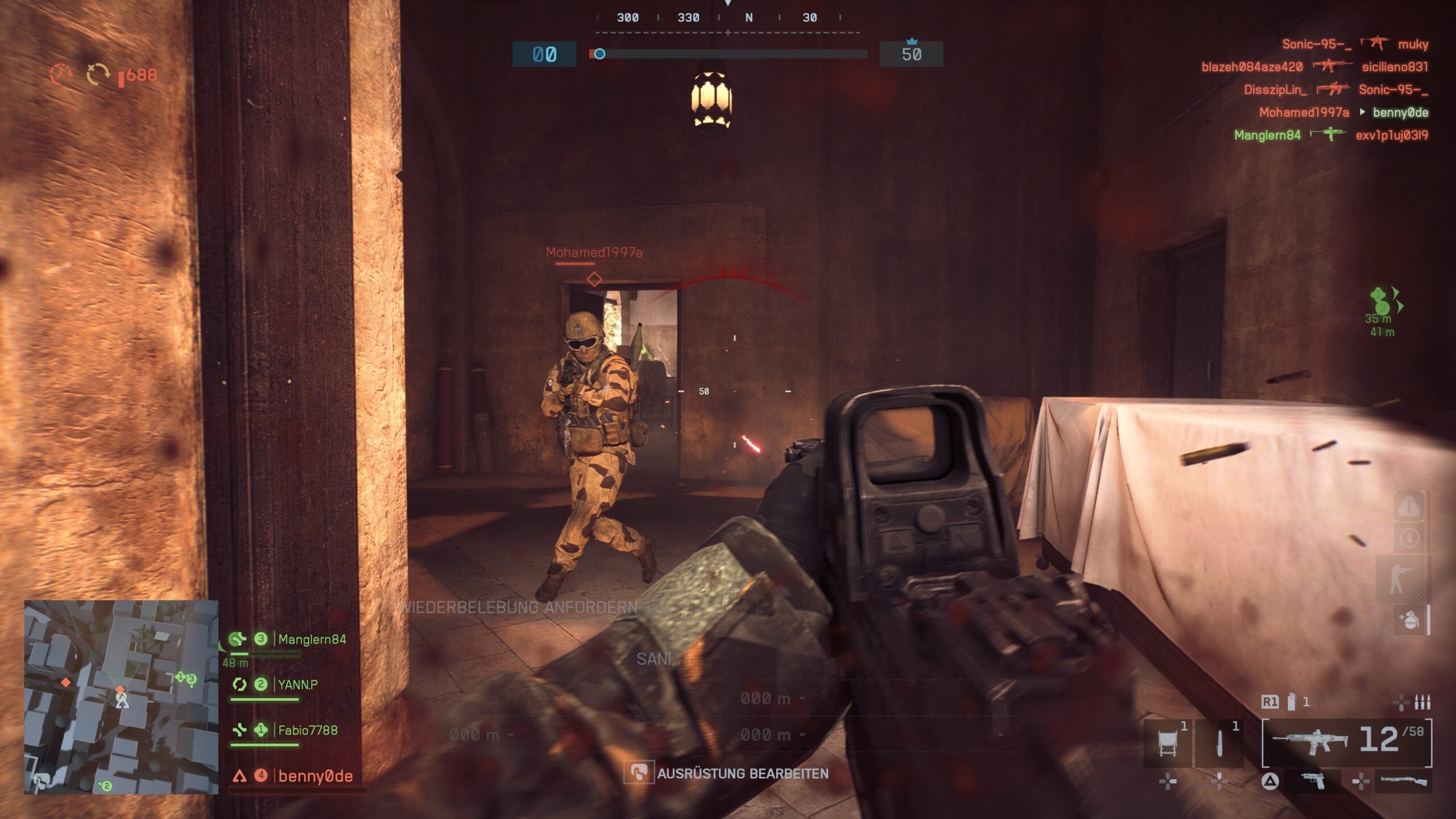Image resolution: width=1456 pixels, height=819 pixels.
Task: Click the orange enemy diamond on the minimap edge
Action: (x=66, y=682)
